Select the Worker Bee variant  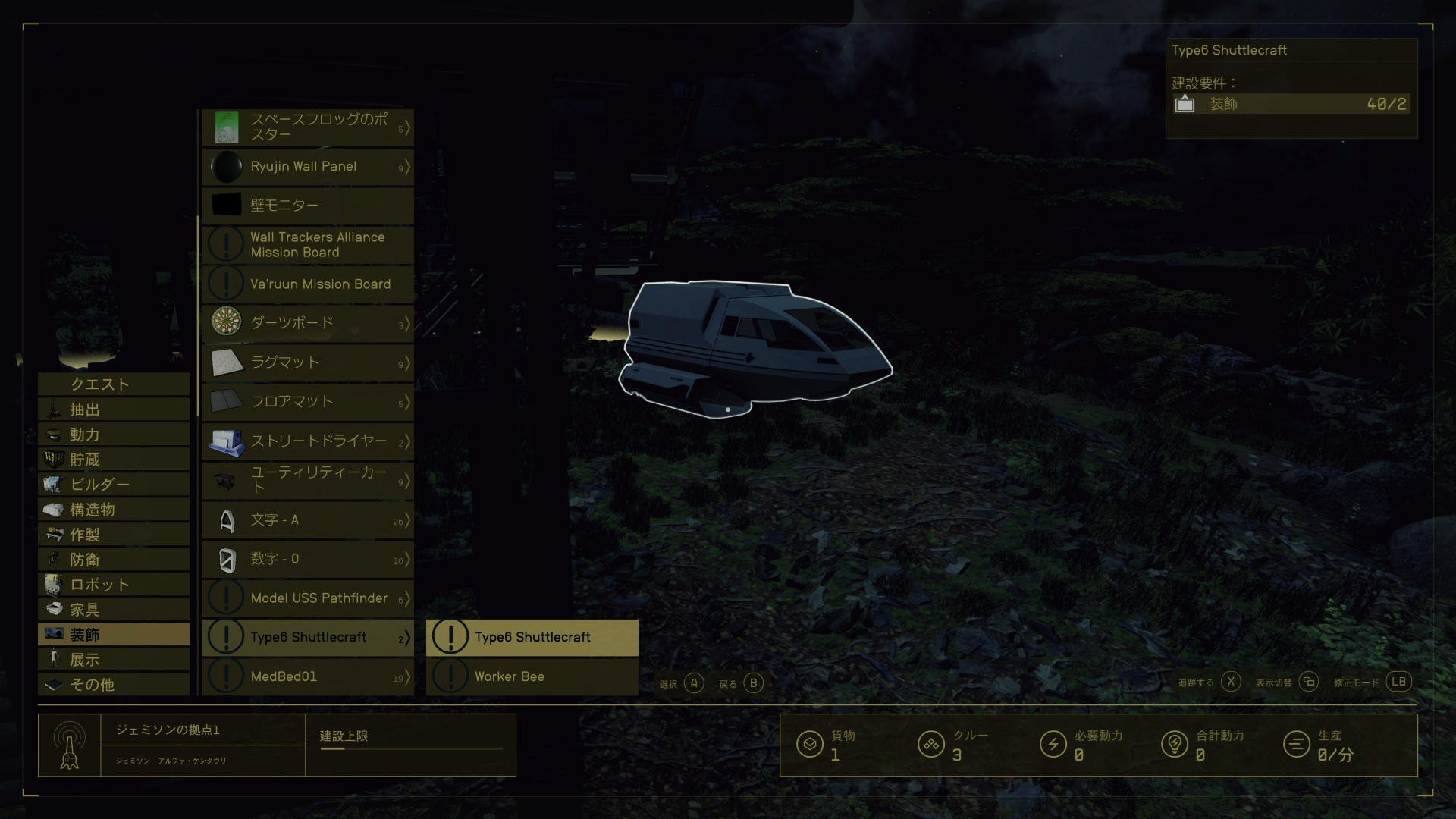tap(532, 676)
